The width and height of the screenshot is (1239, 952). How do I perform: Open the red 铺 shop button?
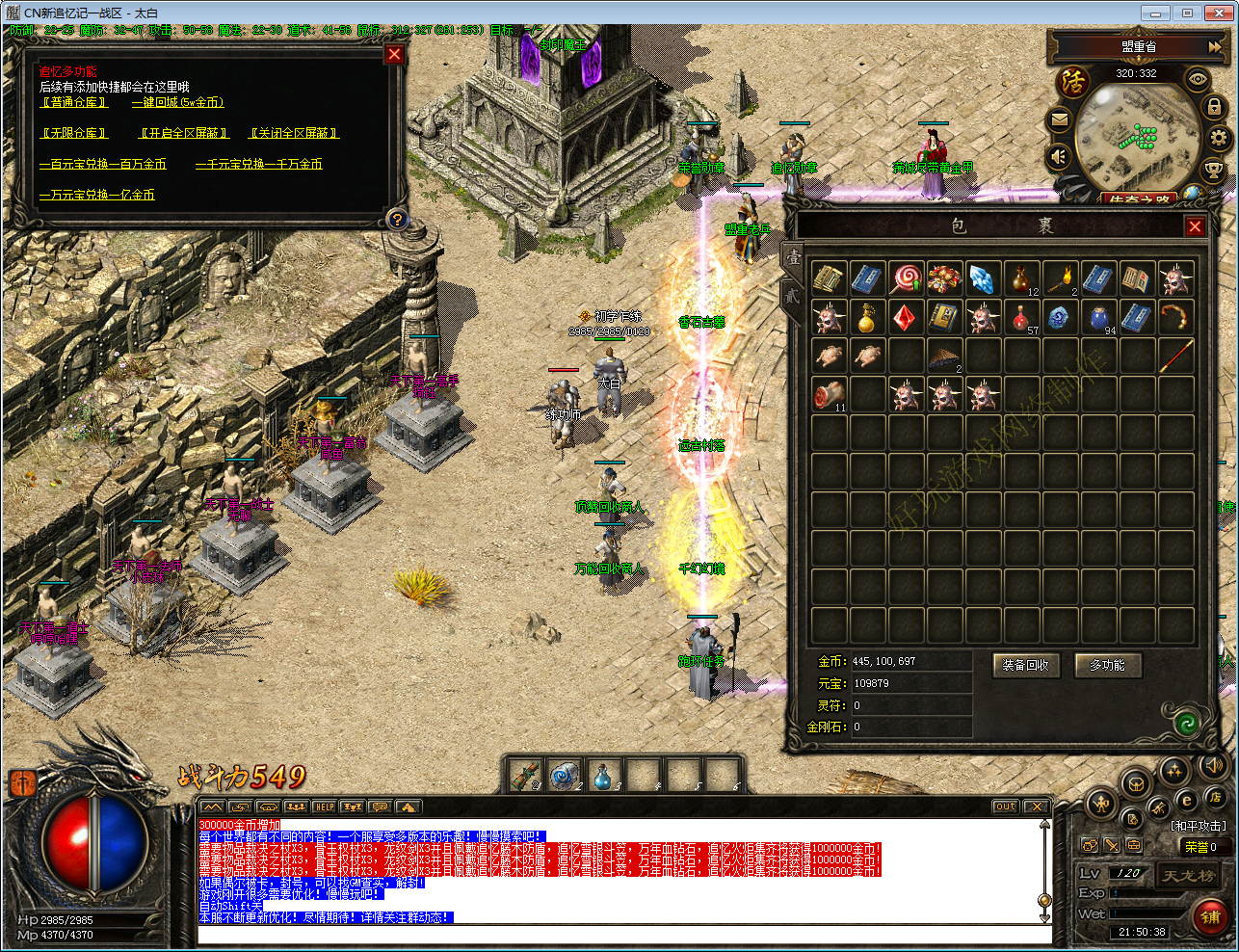[x=1210, y=917]
